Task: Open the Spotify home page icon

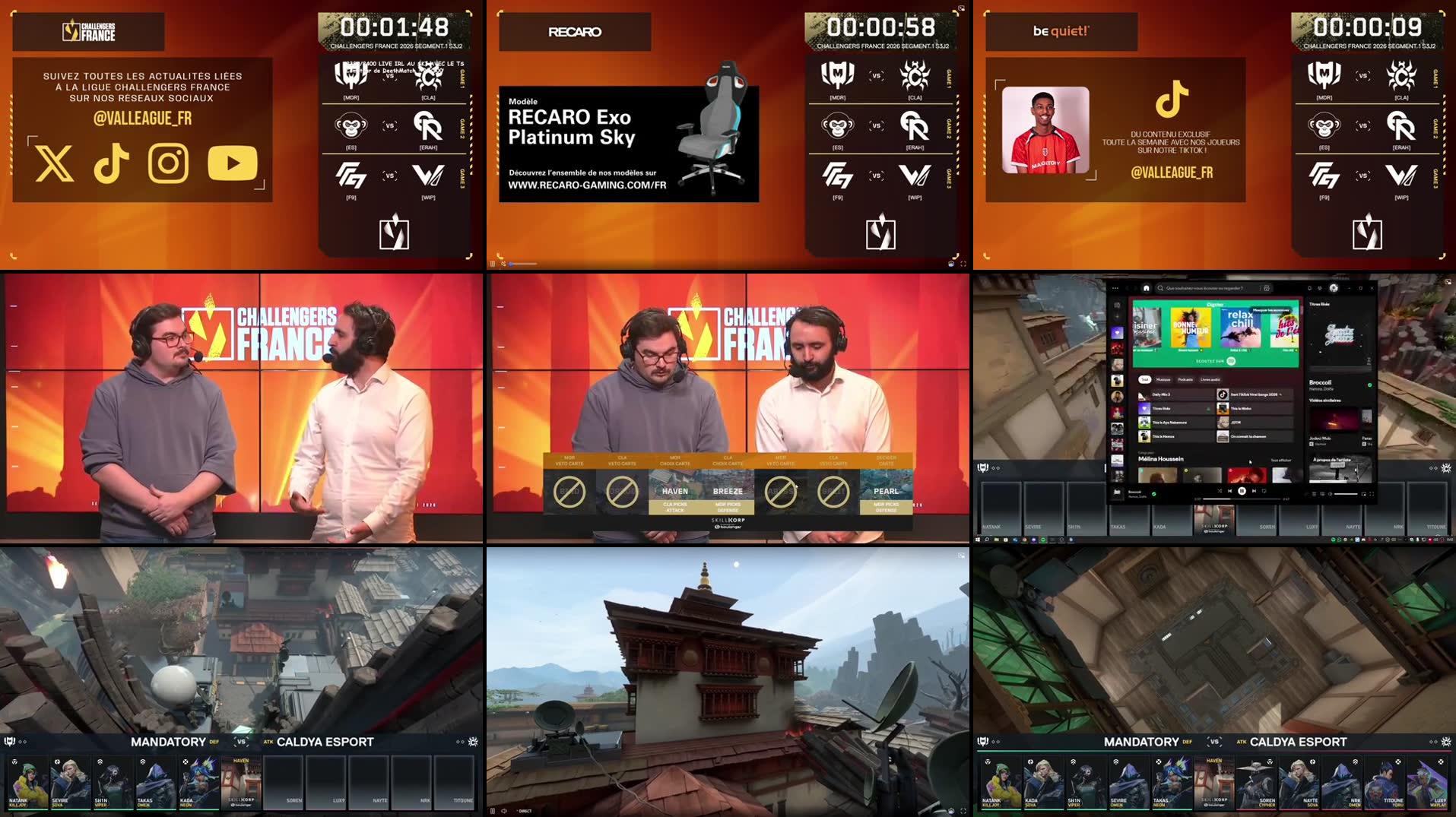Action: (1147, 288)
